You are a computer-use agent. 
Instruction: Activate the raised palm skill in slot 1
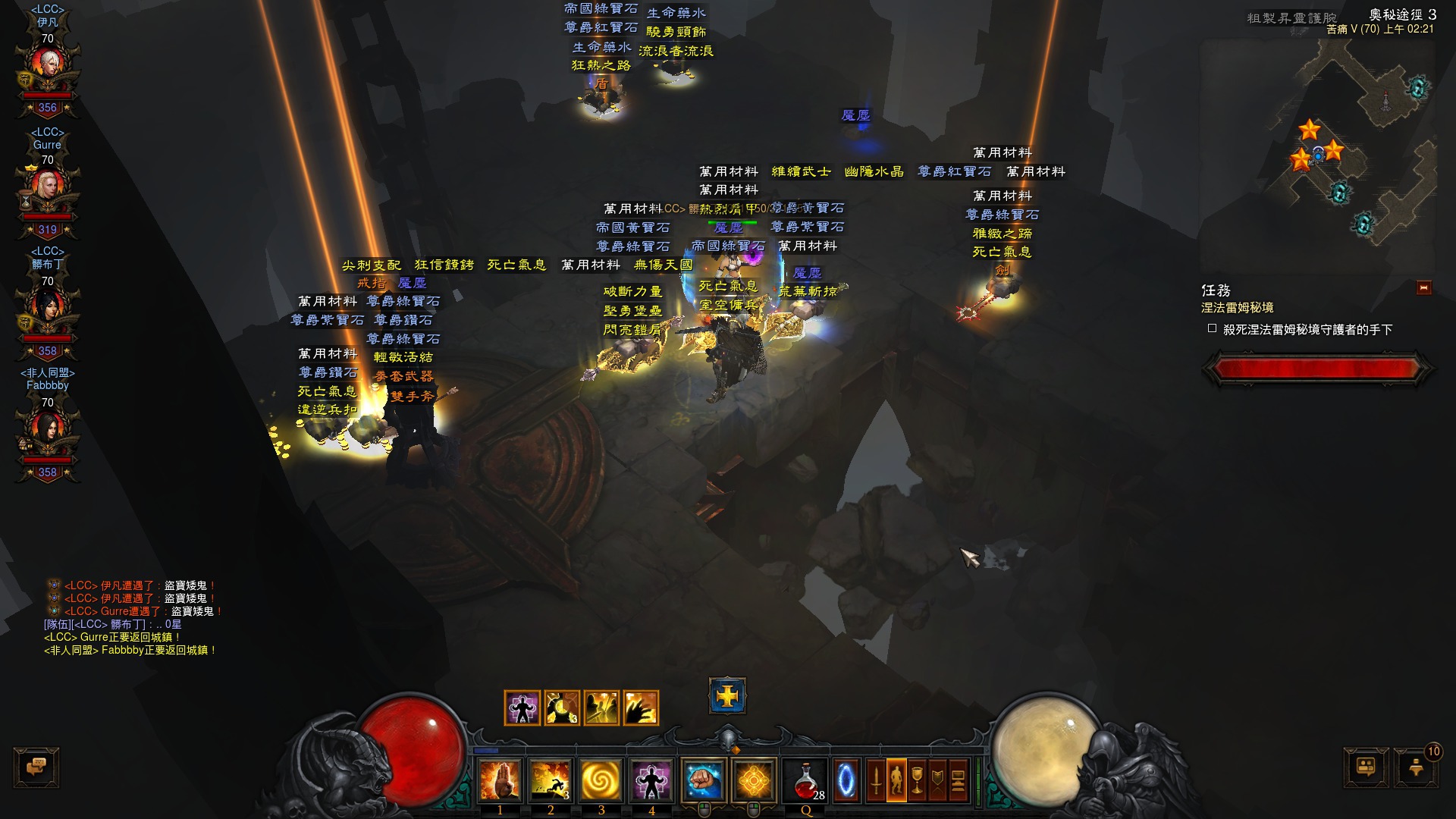tap(500, 780)
